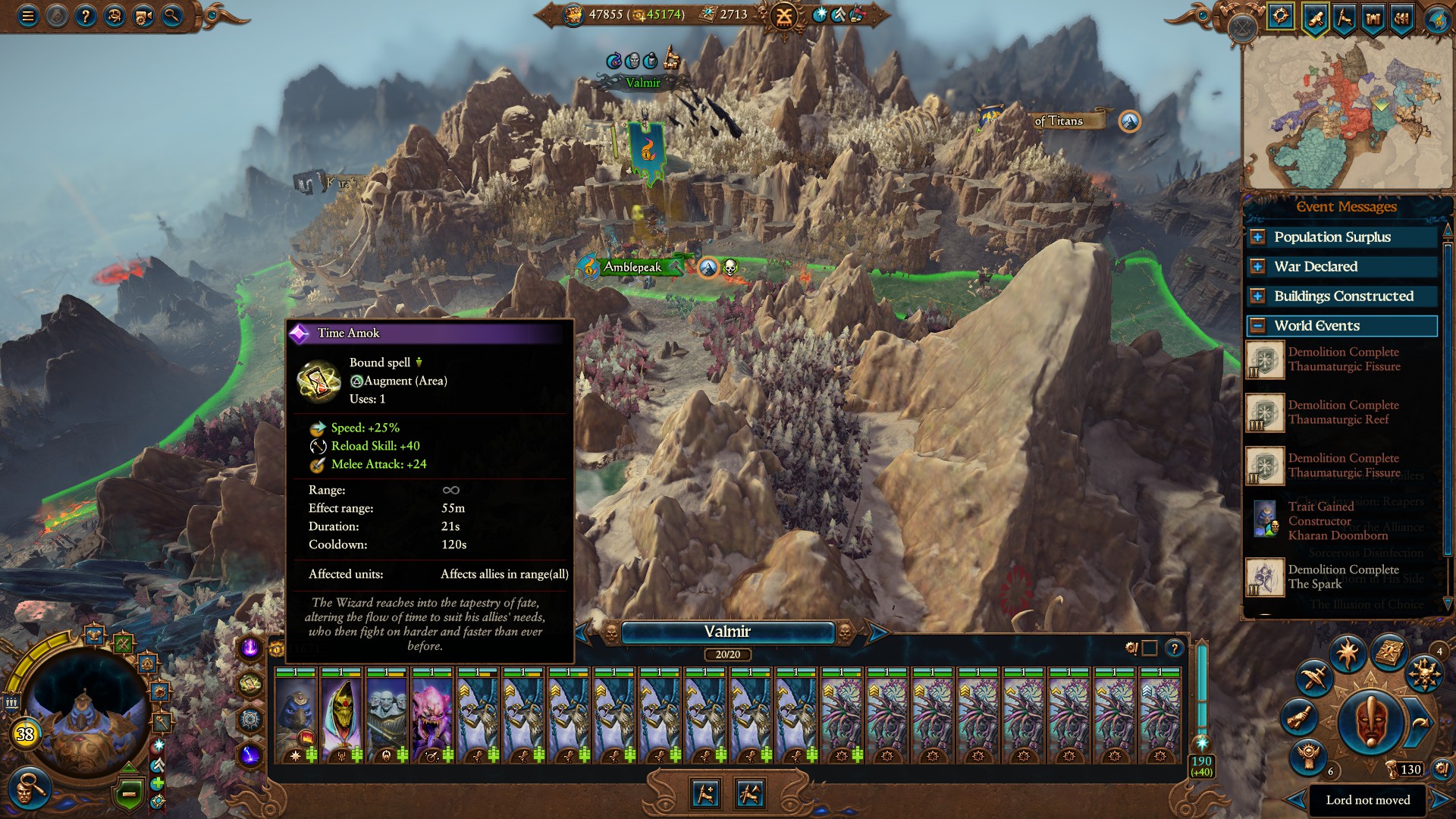Open the Trait Gained Kharan Doomborn event

[x=1338, y=520]
